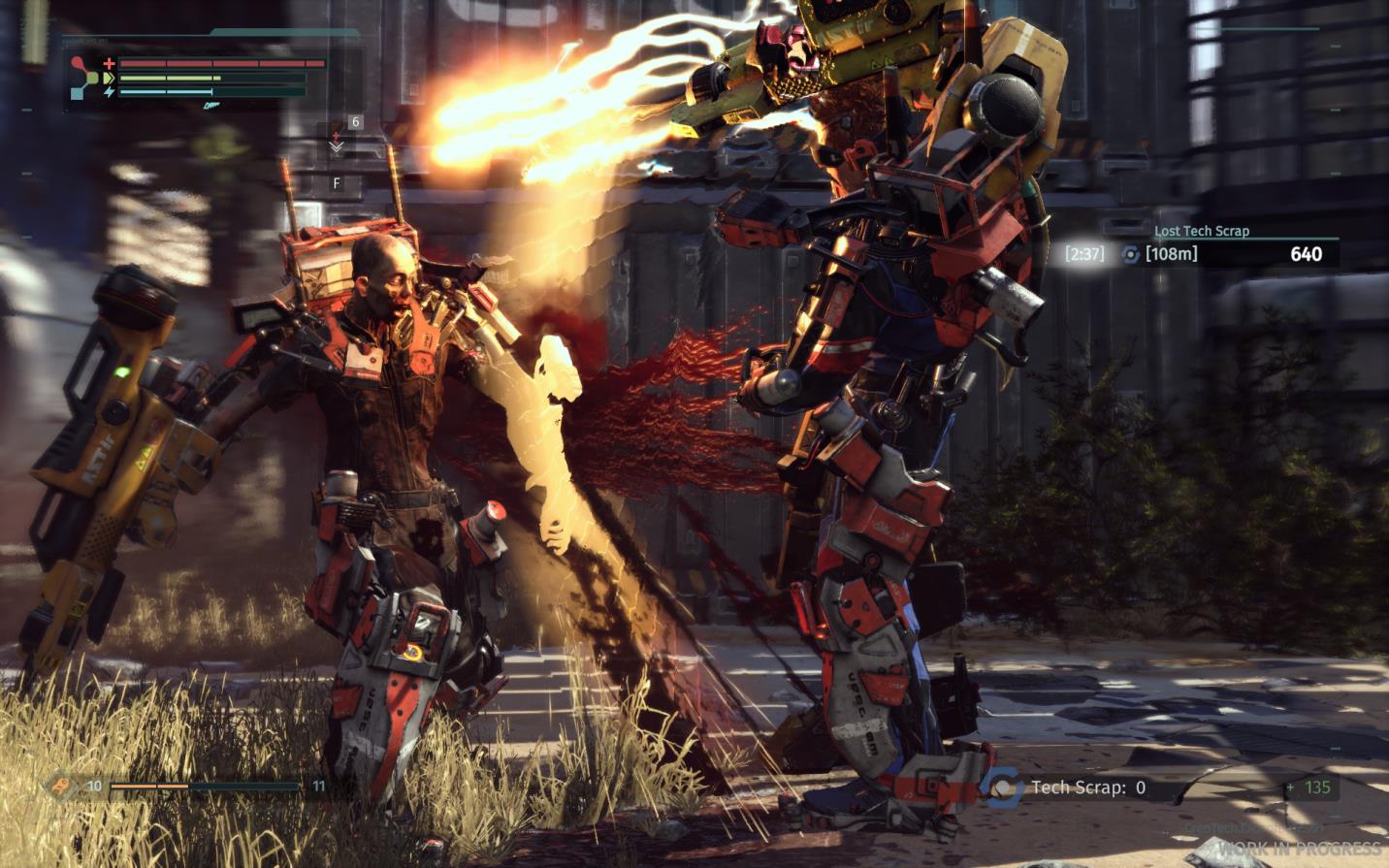Select the health injectable slot showing 6
The width and height of the screenshot is (1389, 868).
345,137
